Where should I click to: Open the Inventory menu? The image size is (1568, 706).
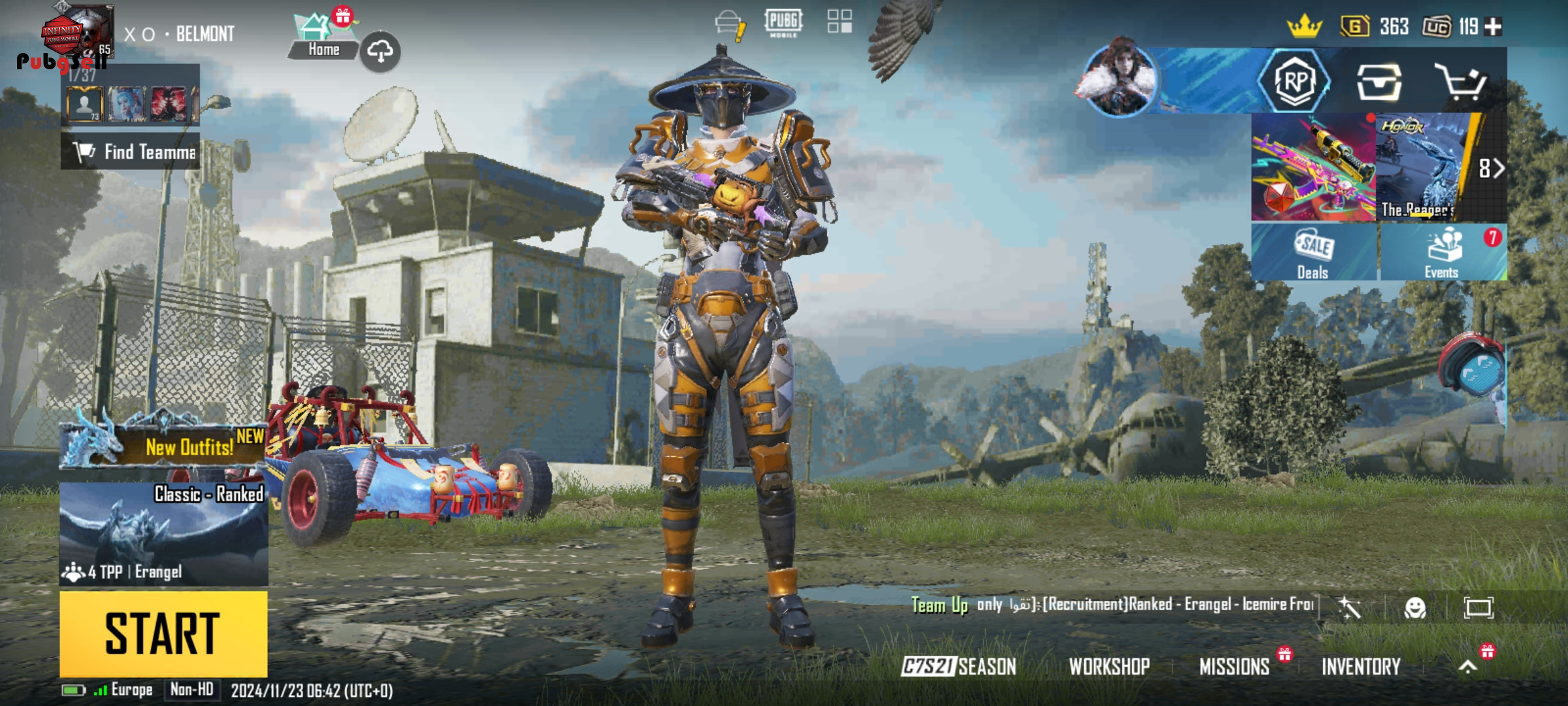pos(1361,666)
